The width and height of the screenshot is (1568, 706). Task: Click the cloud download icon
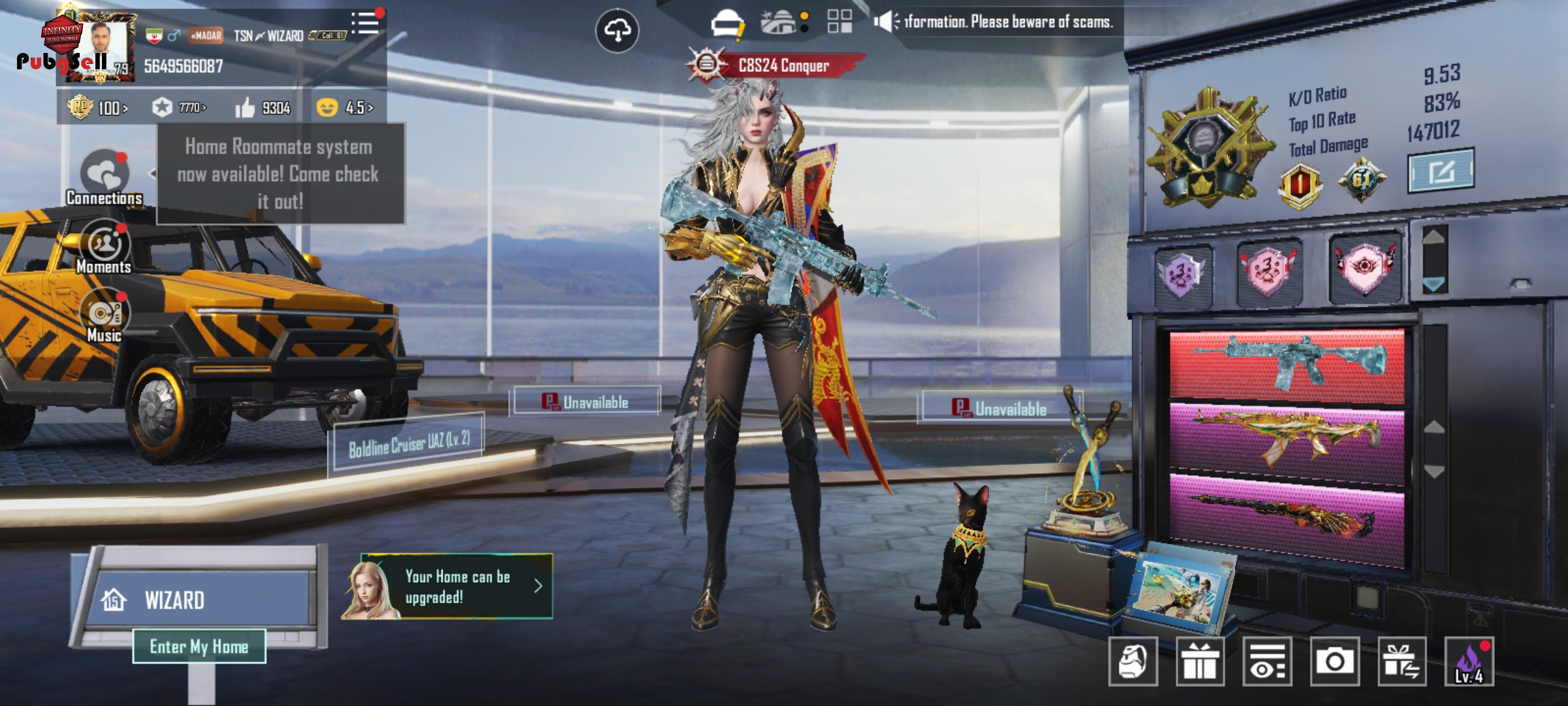(617, 30)
